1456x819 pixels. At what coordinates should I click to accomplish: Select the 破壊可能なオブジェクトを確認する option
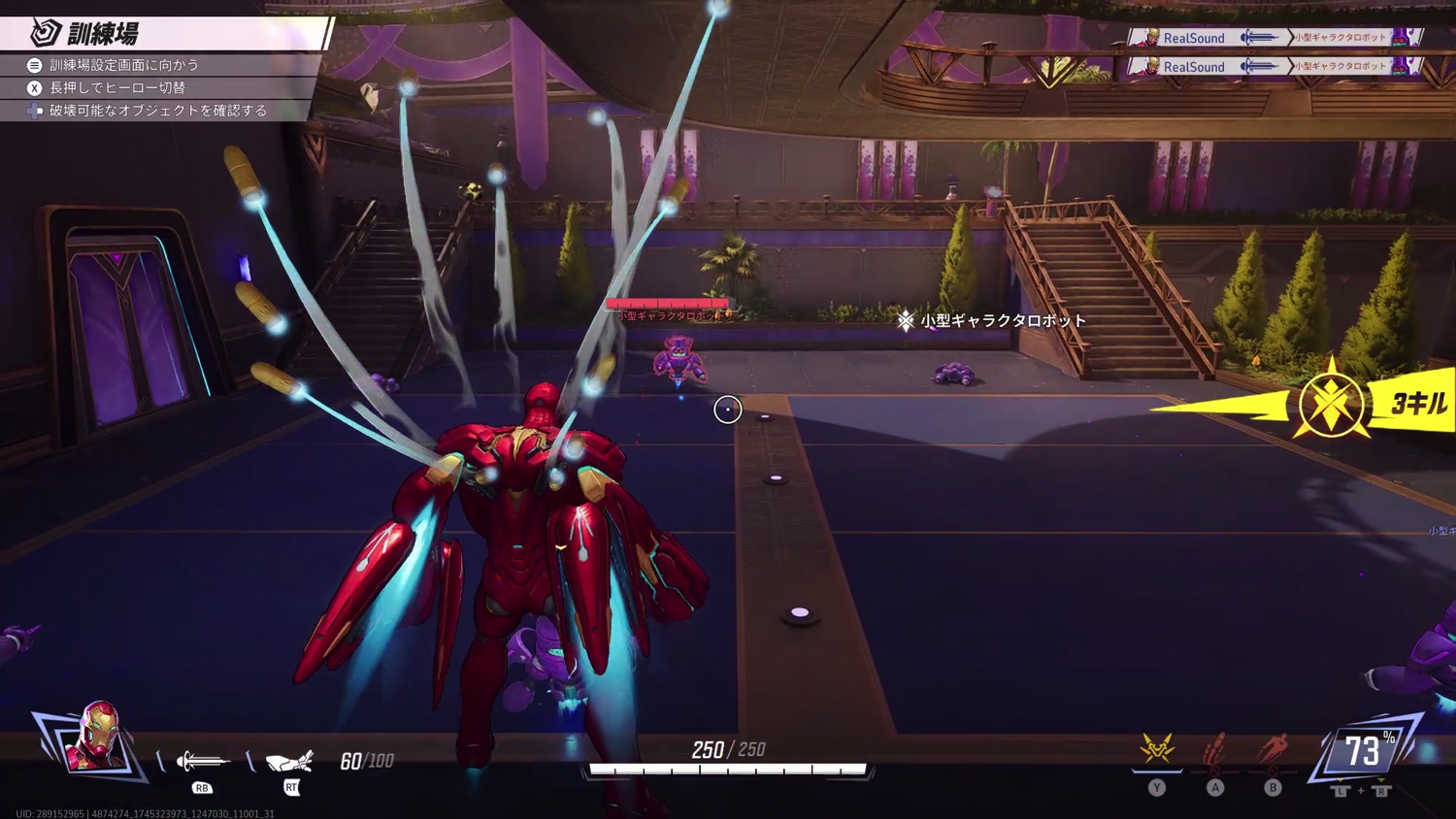pos(157,111)
